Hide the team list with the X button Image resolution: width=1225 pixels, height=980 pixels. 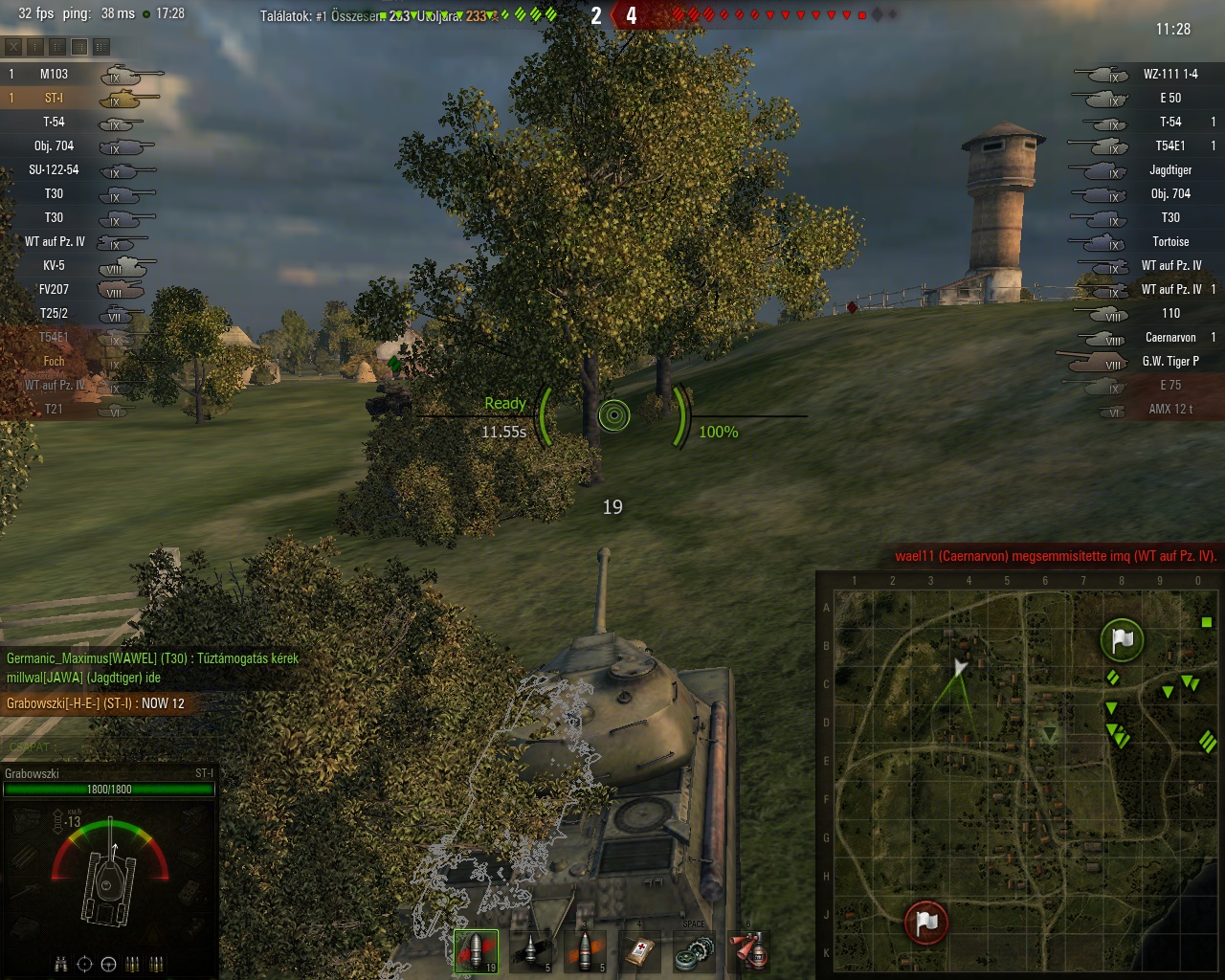[13, 46]
